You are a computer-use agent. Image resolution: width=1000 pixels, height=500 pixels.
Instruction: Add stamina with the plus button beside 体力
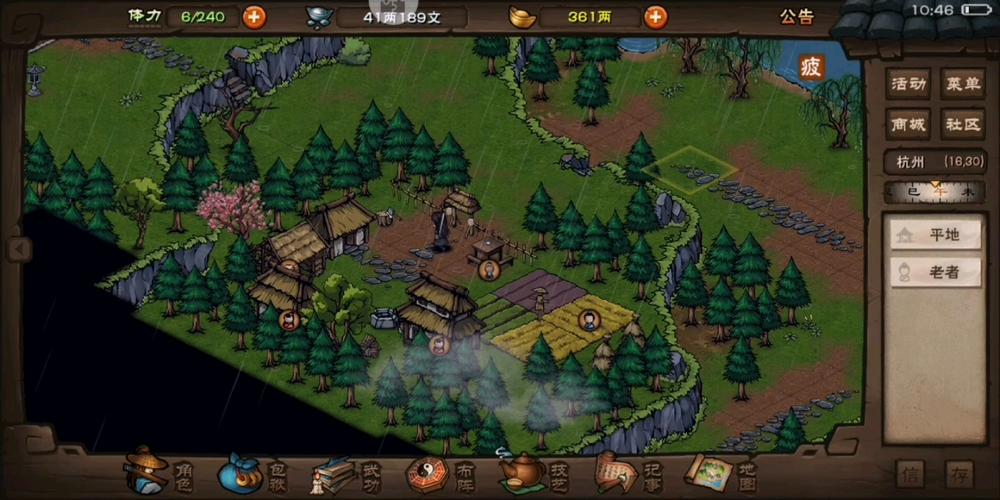coord(255,16)
